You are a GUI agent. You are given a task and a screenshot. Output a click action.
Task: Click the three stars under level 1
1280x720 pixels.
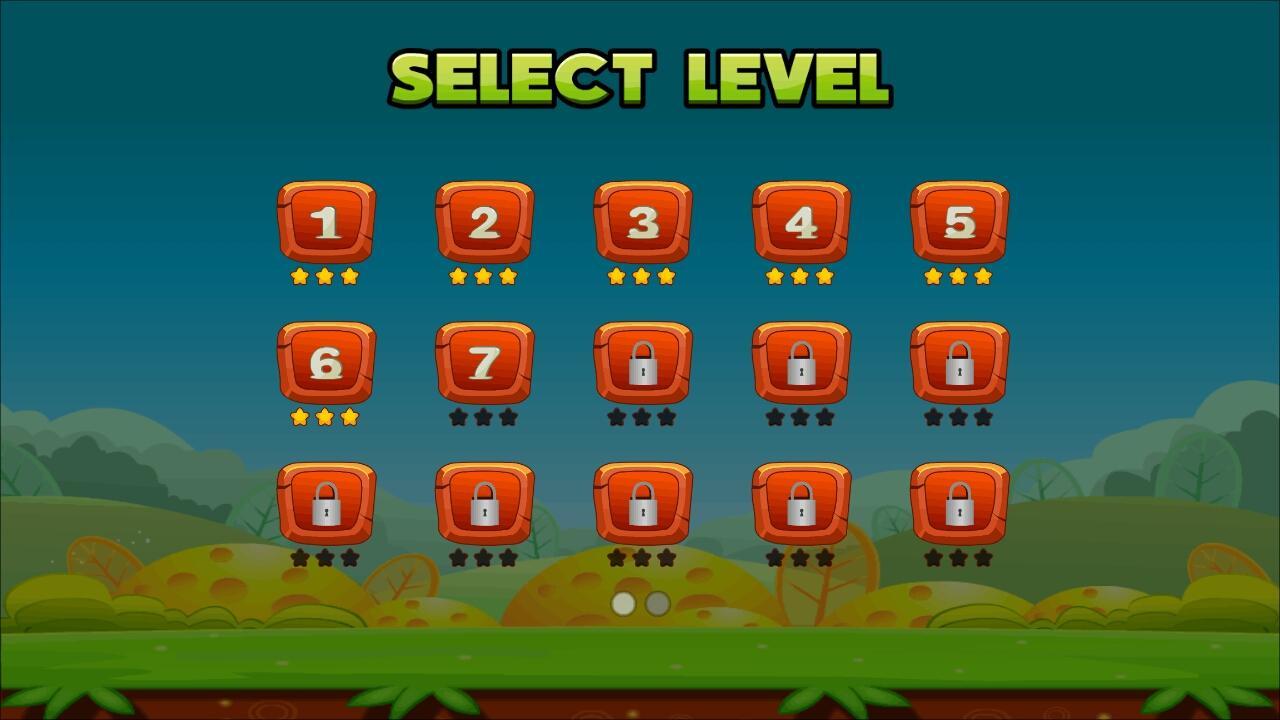(x=326, y=277)
